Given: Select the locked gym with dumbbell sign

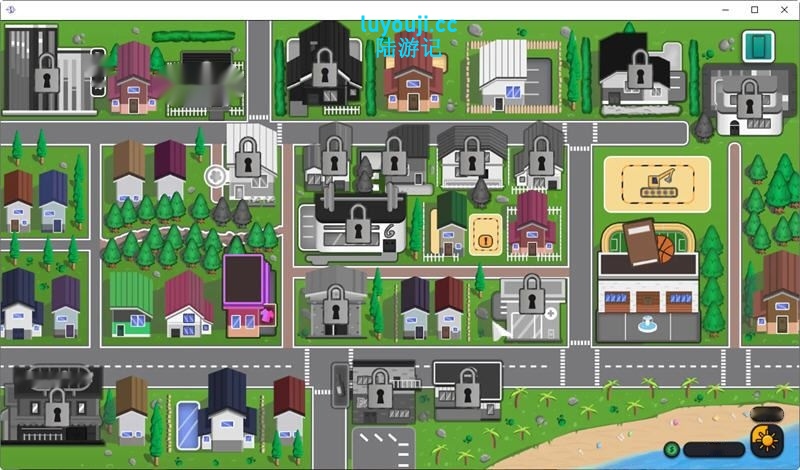Looking at the screenshot, I should [x=358, y=221].
